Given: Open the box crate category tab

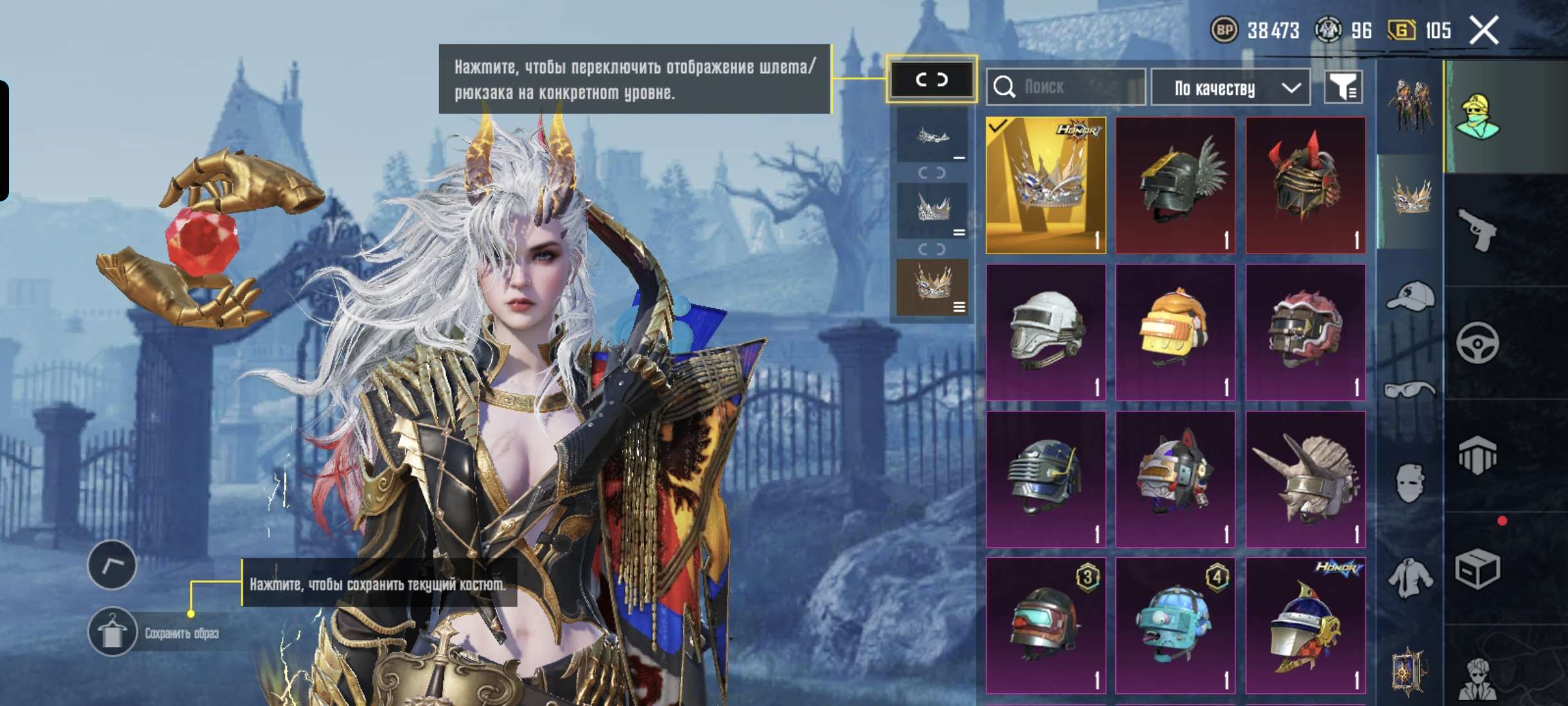Looking at the screenshot, I should coord(1477,569).
